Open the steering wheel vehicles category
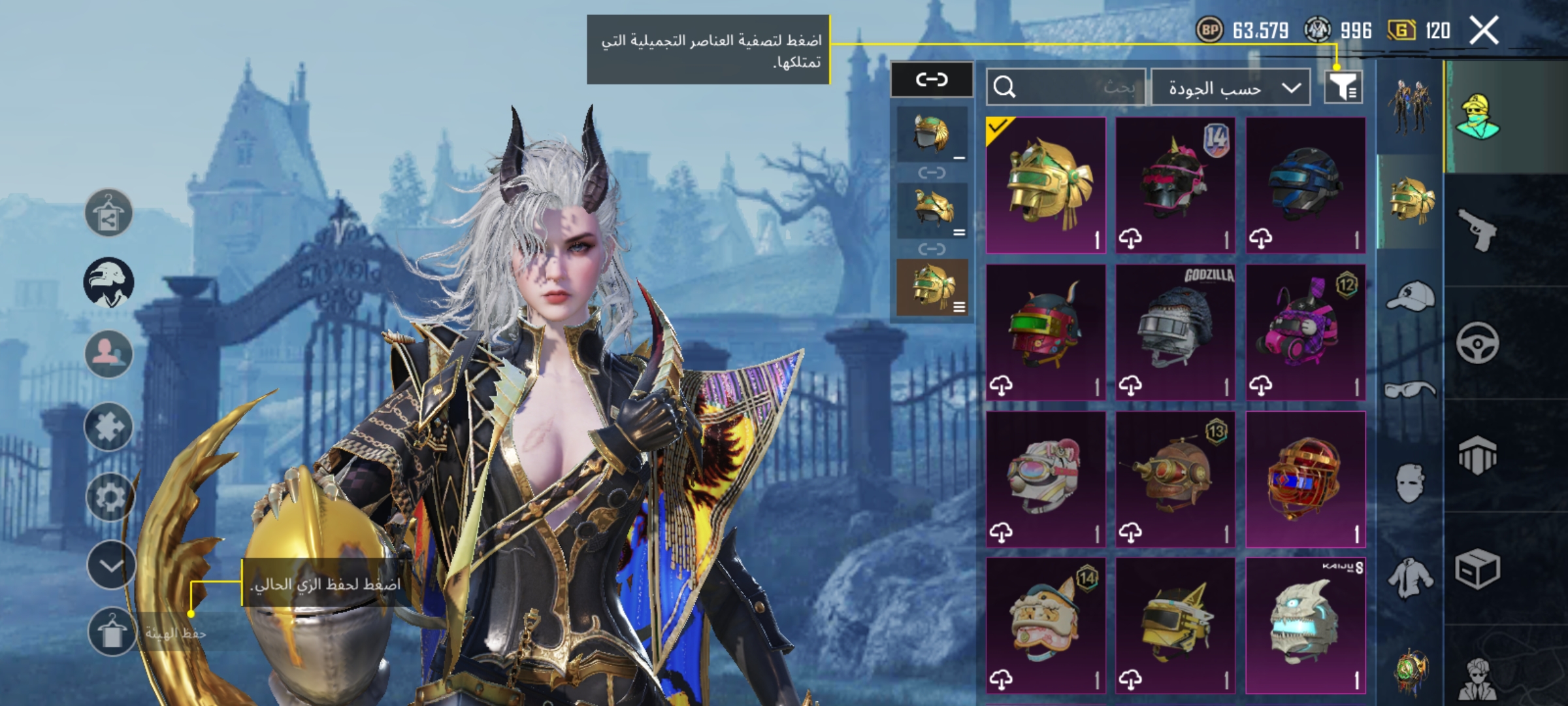This screenshot has width=1568, height=706. 1478,343
